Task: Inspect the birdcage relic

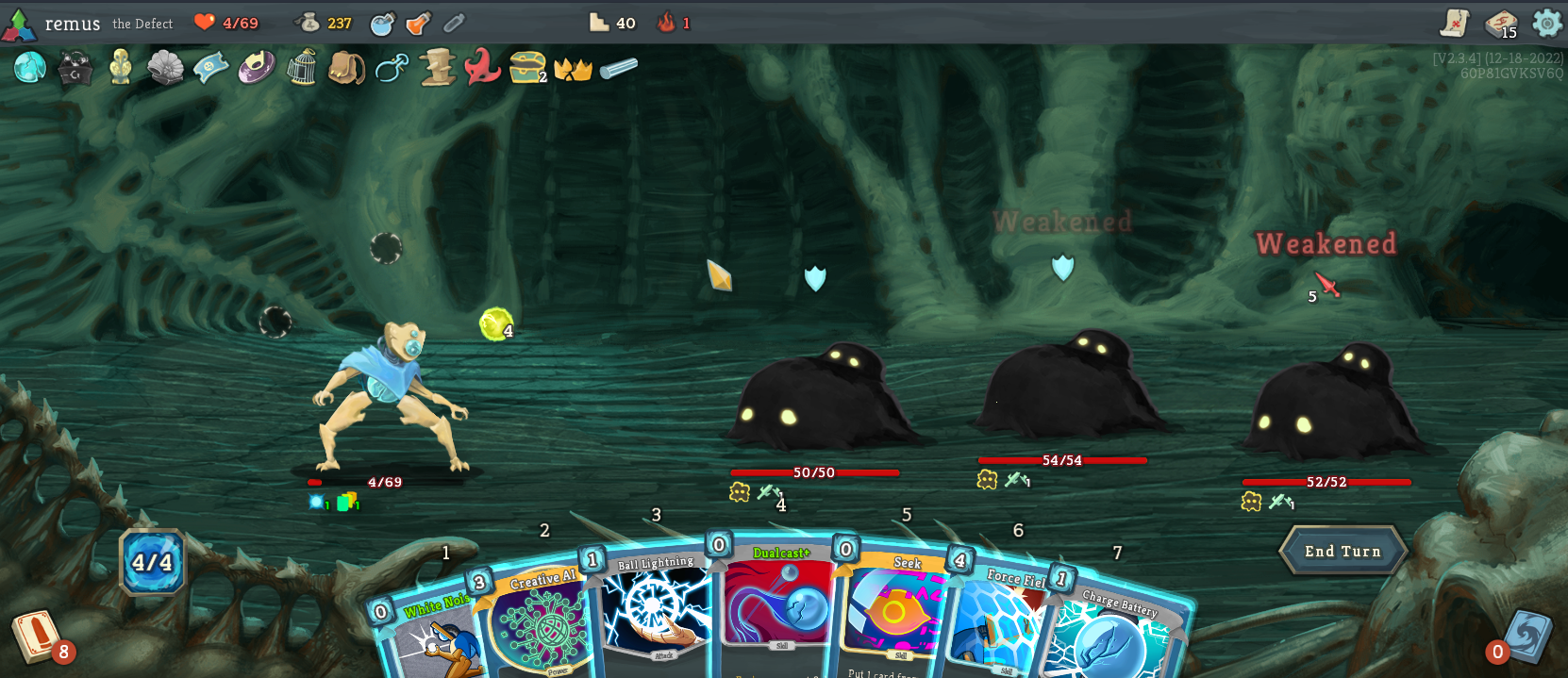Action: tap(301, 68)
